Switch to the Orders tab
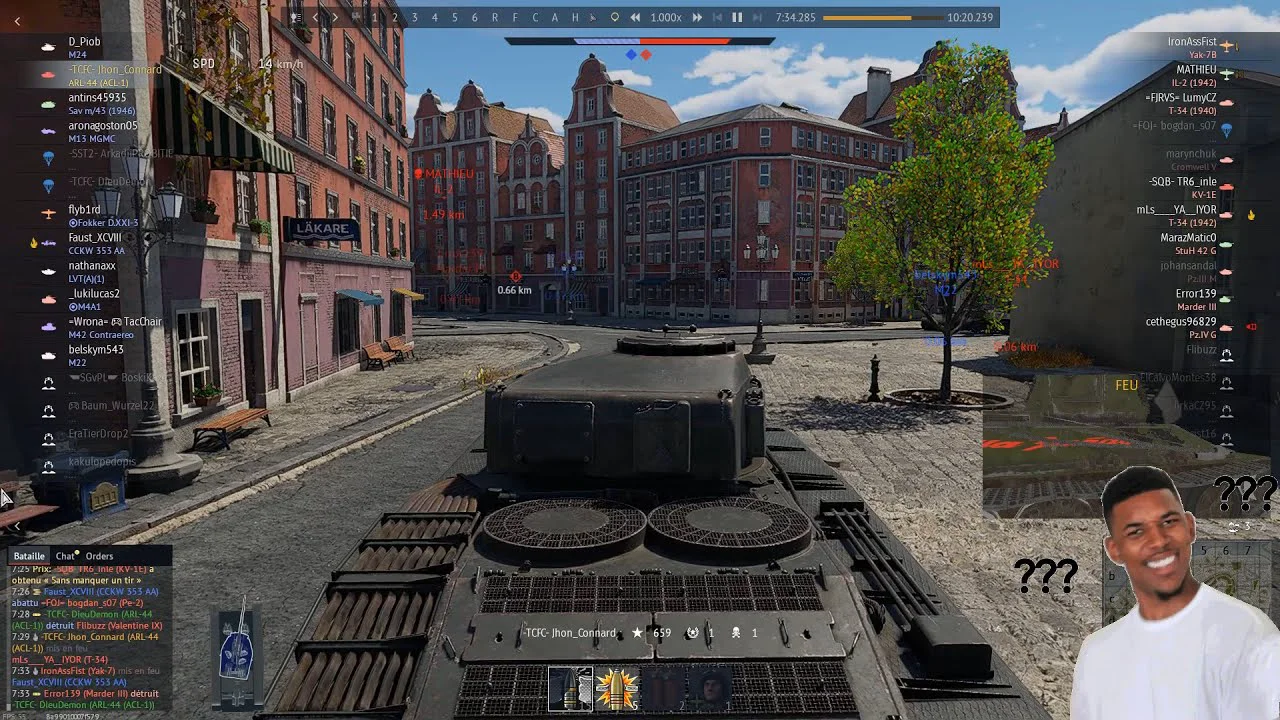The width and height of the screenshot is (1280, 720). pyautogui.click(x=99, y=556)
